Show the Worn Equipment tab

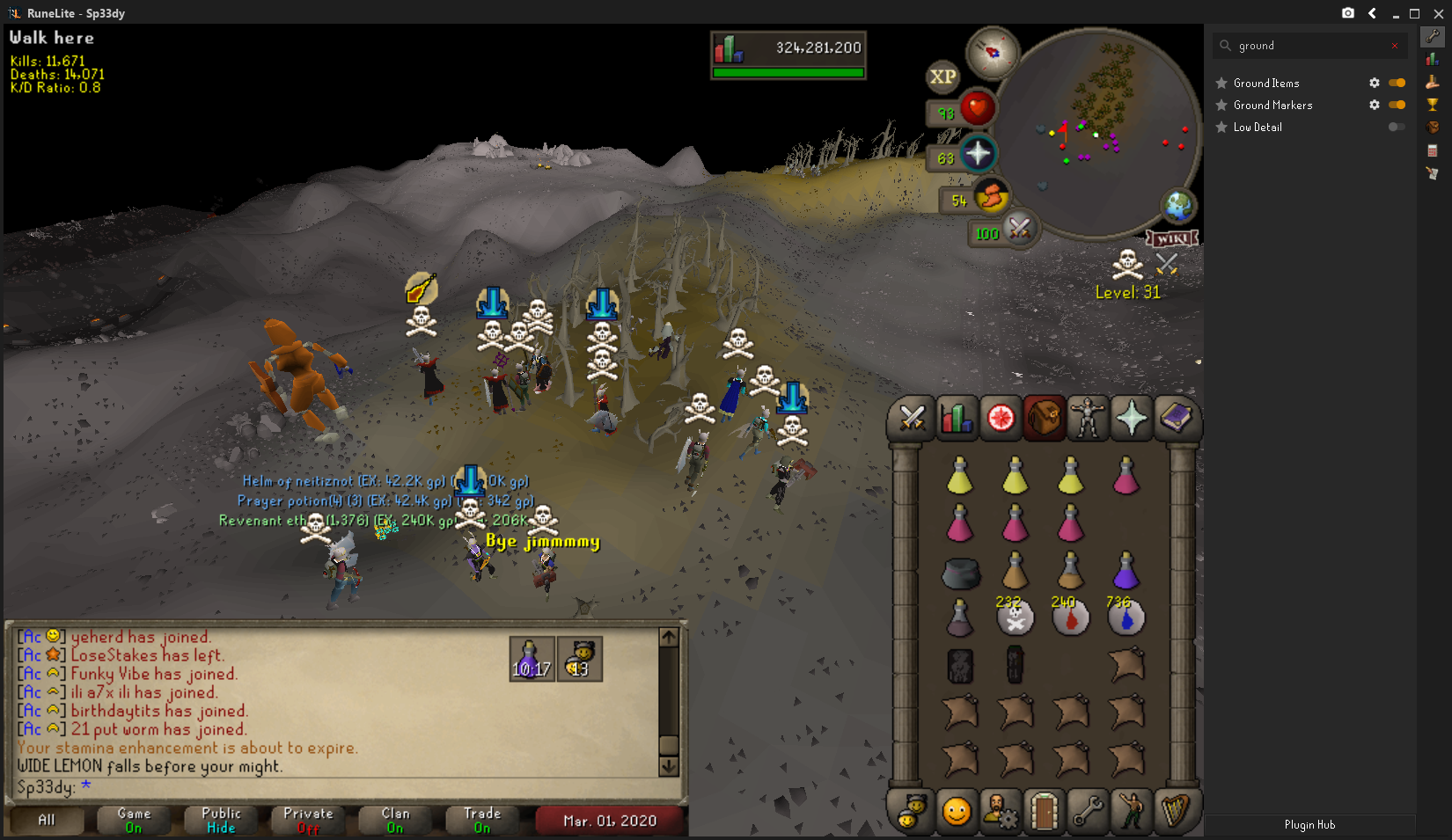click(1088, 419)
